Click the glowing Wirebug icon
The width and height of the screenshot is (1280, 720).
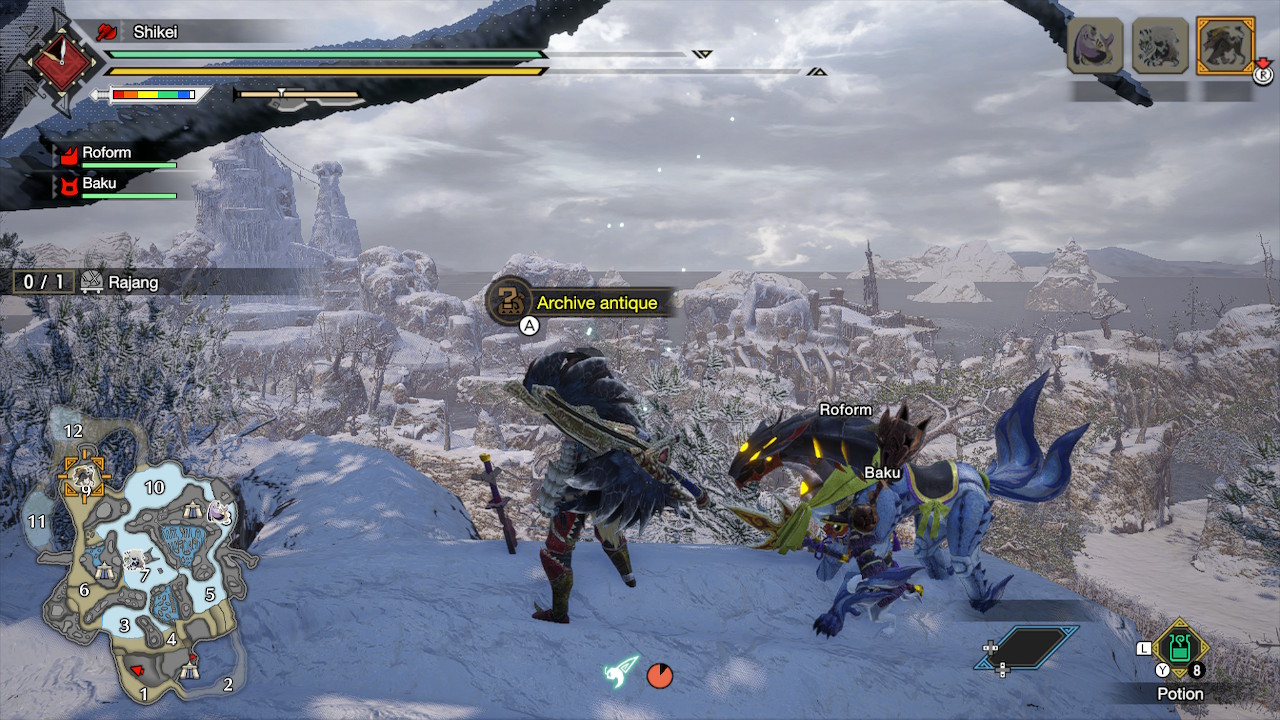click(x=620, y=670)
